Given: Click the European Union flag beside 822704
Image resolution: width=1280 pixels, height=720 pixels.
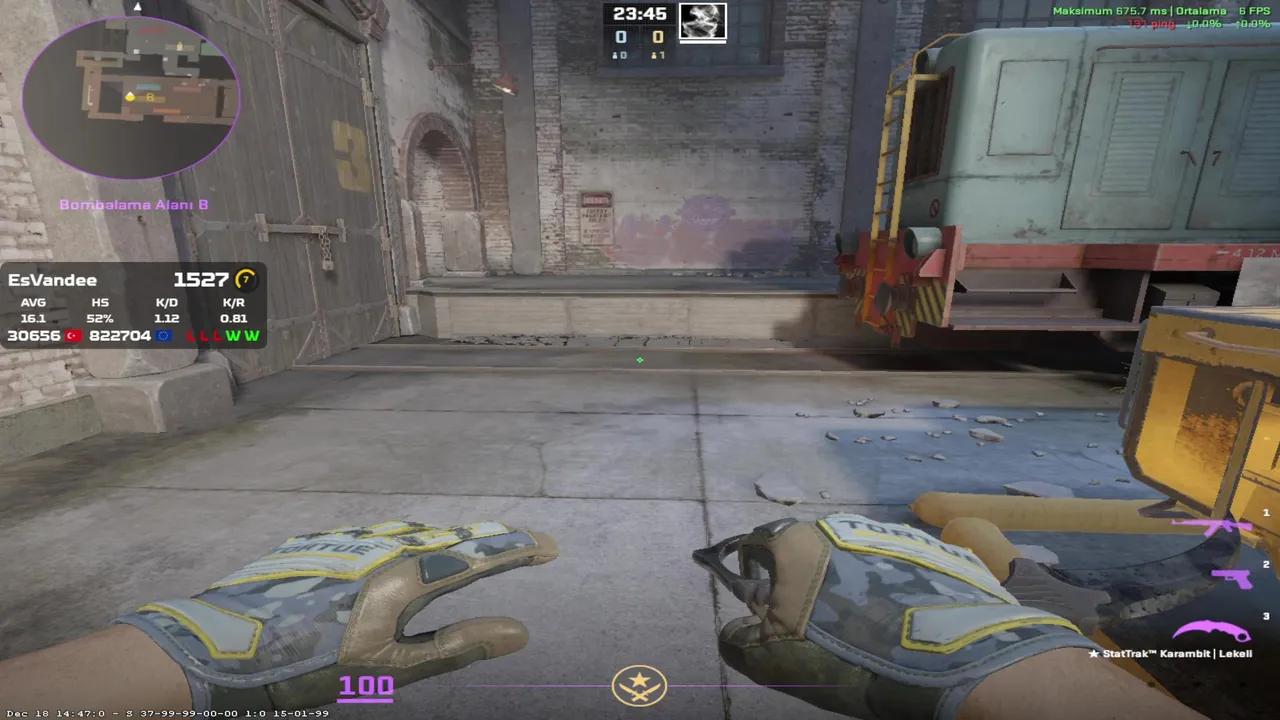Looking at the screenshot, I should coord(164,335).
